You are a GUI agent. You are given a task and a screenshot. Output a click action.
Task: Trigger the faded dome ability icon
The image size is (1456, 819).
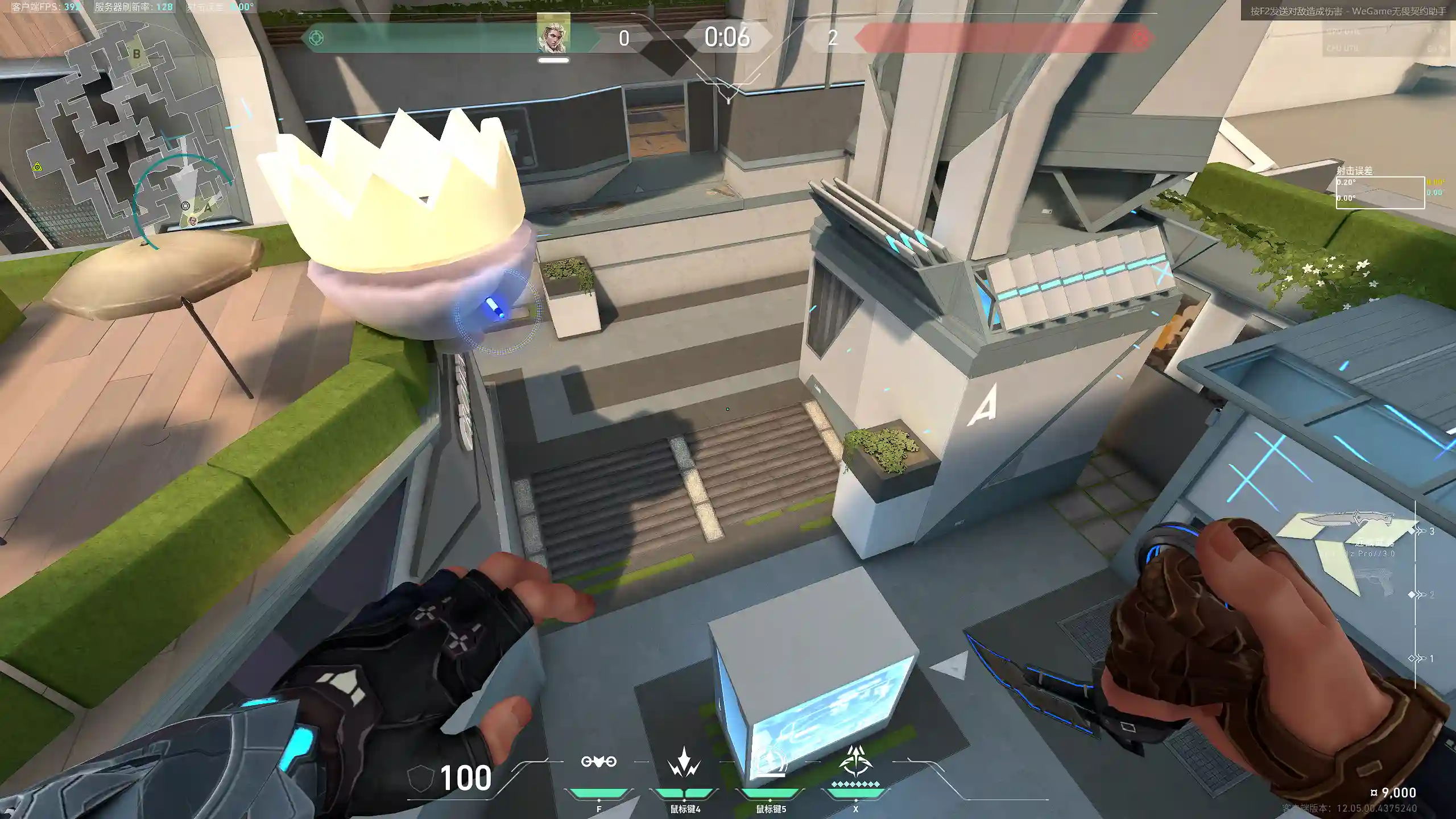(770, 763)
